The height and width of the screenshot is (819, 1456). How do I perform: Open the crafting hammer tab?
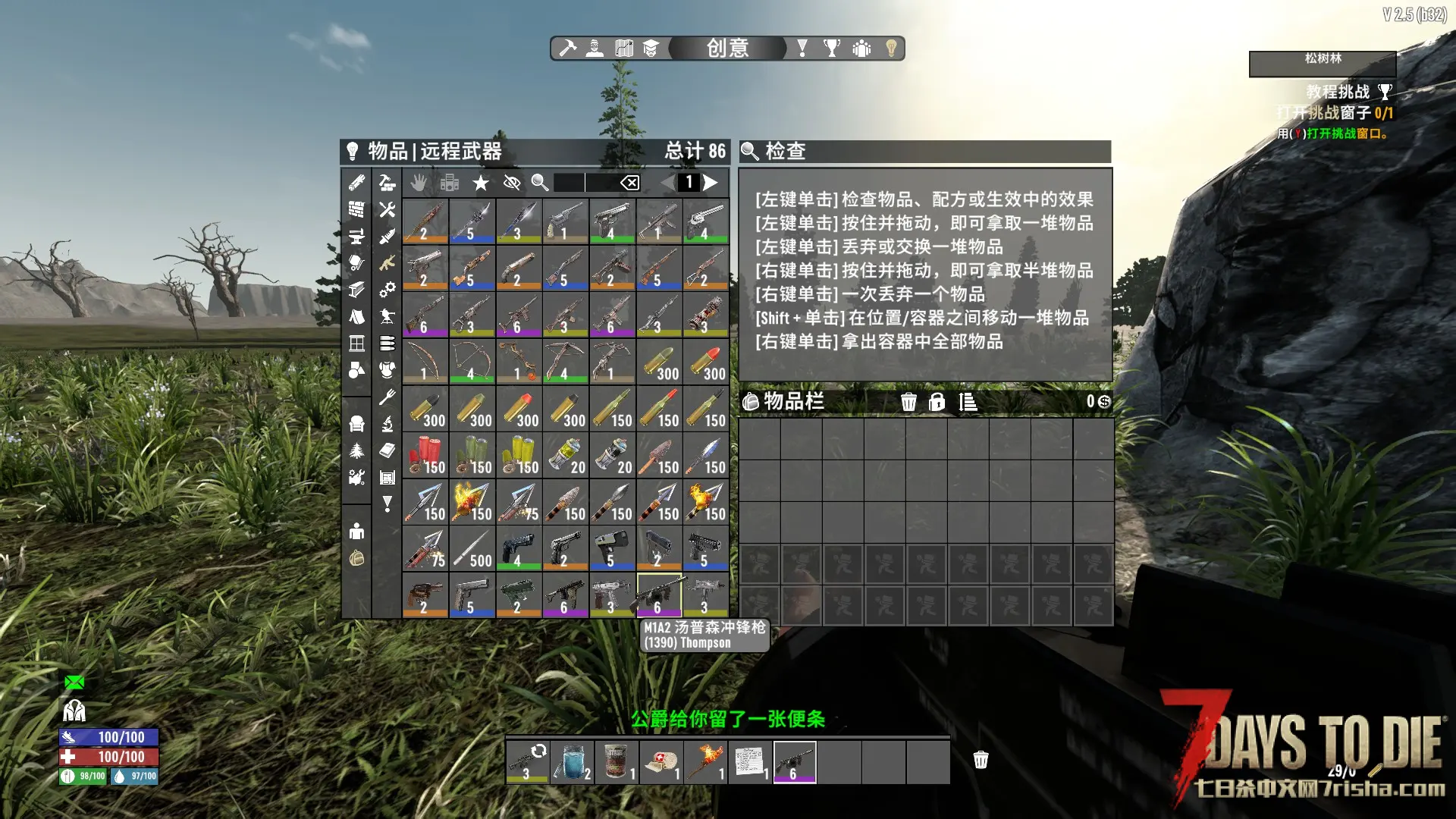tap(567, 49)
